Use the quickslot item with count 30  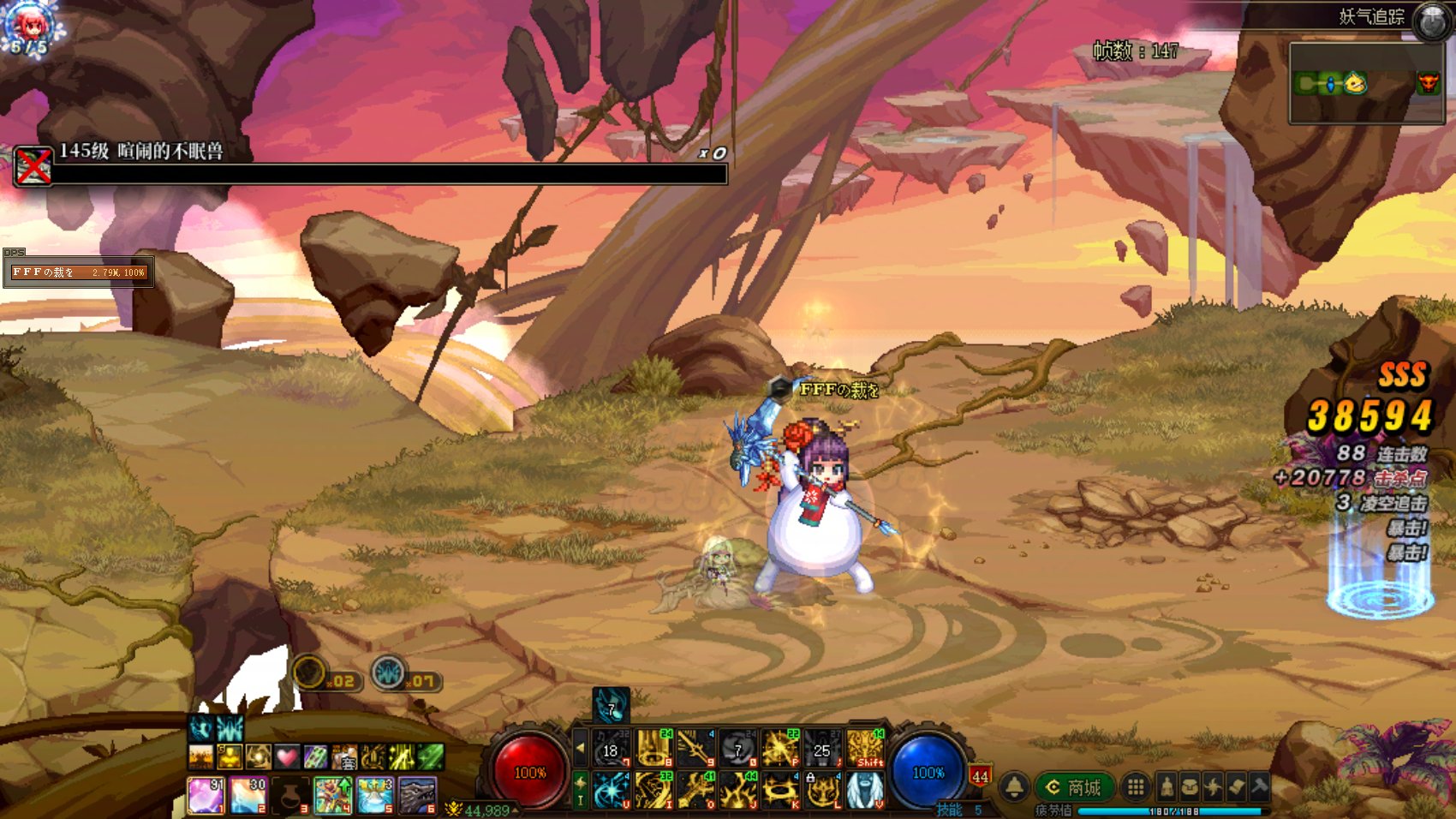[248, 795]
